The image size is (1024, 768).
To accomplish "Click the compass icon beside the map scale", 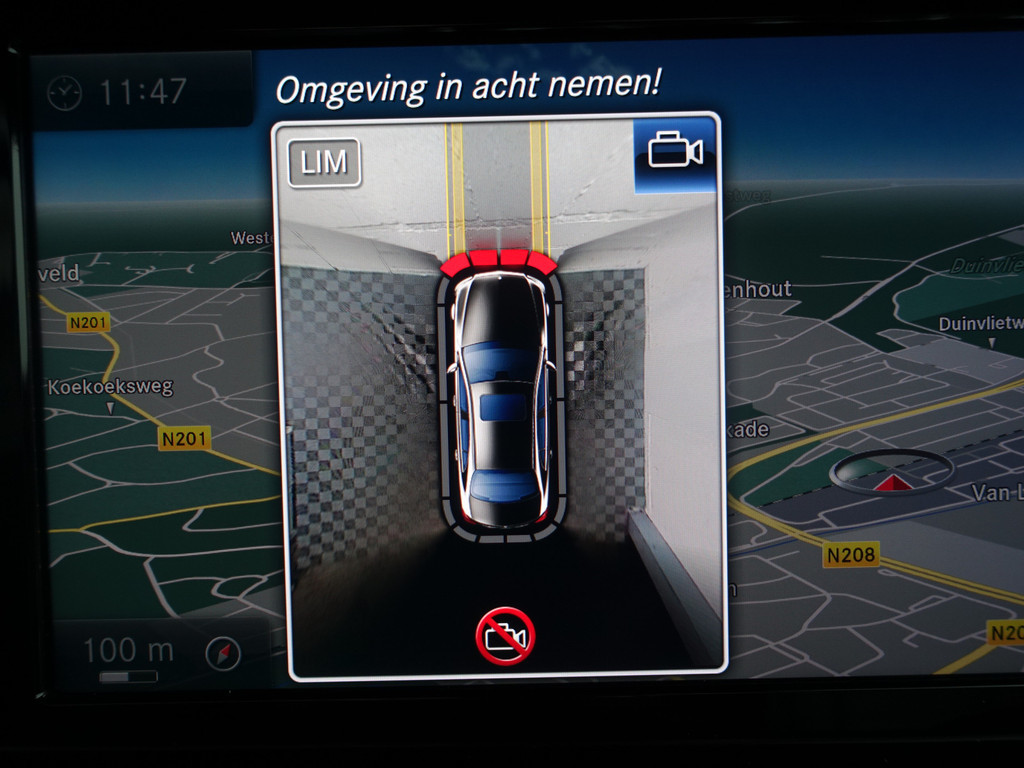I will point(223,654).
